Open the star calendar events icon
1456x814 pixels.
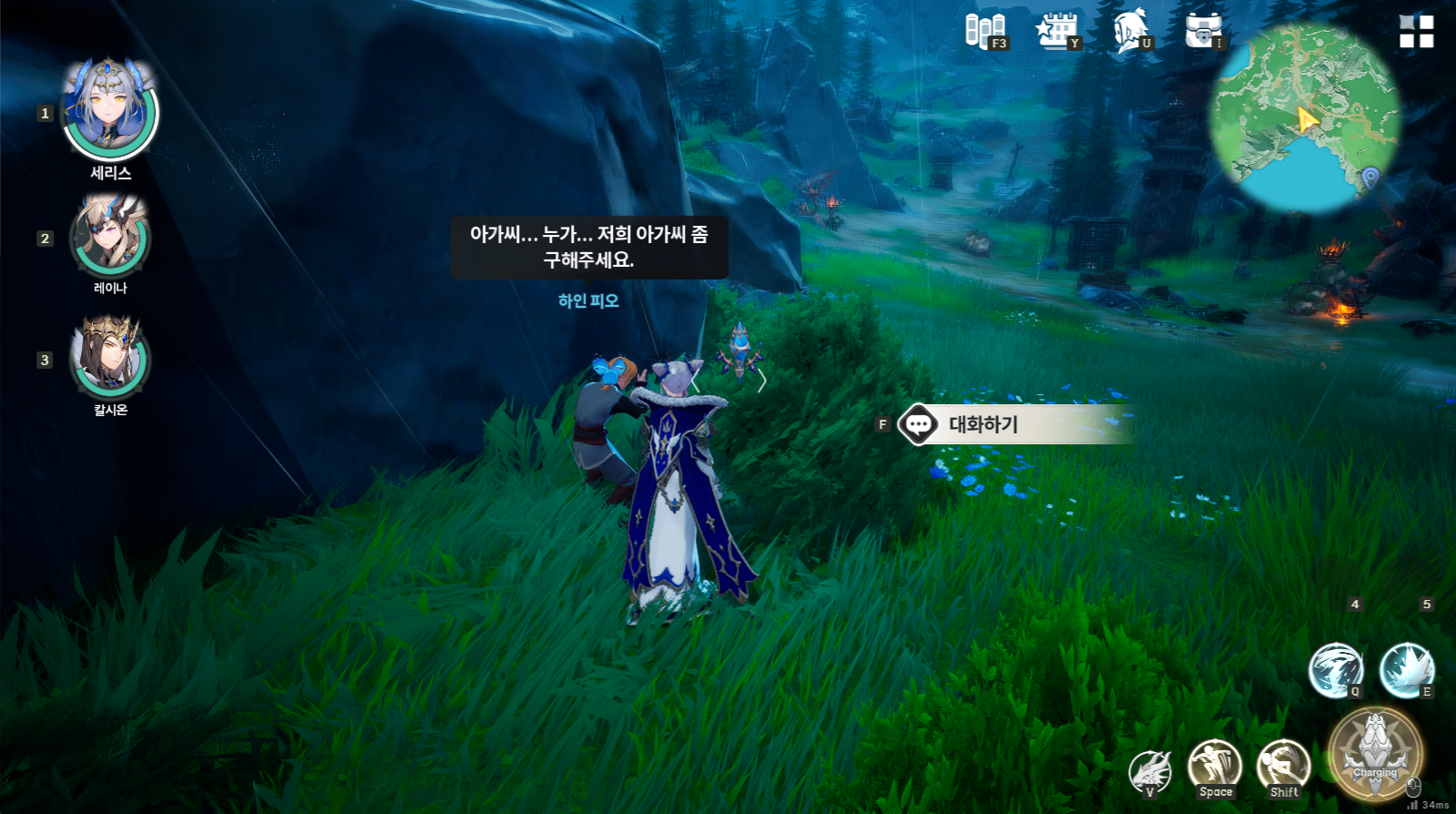[x=1056, y=30]
